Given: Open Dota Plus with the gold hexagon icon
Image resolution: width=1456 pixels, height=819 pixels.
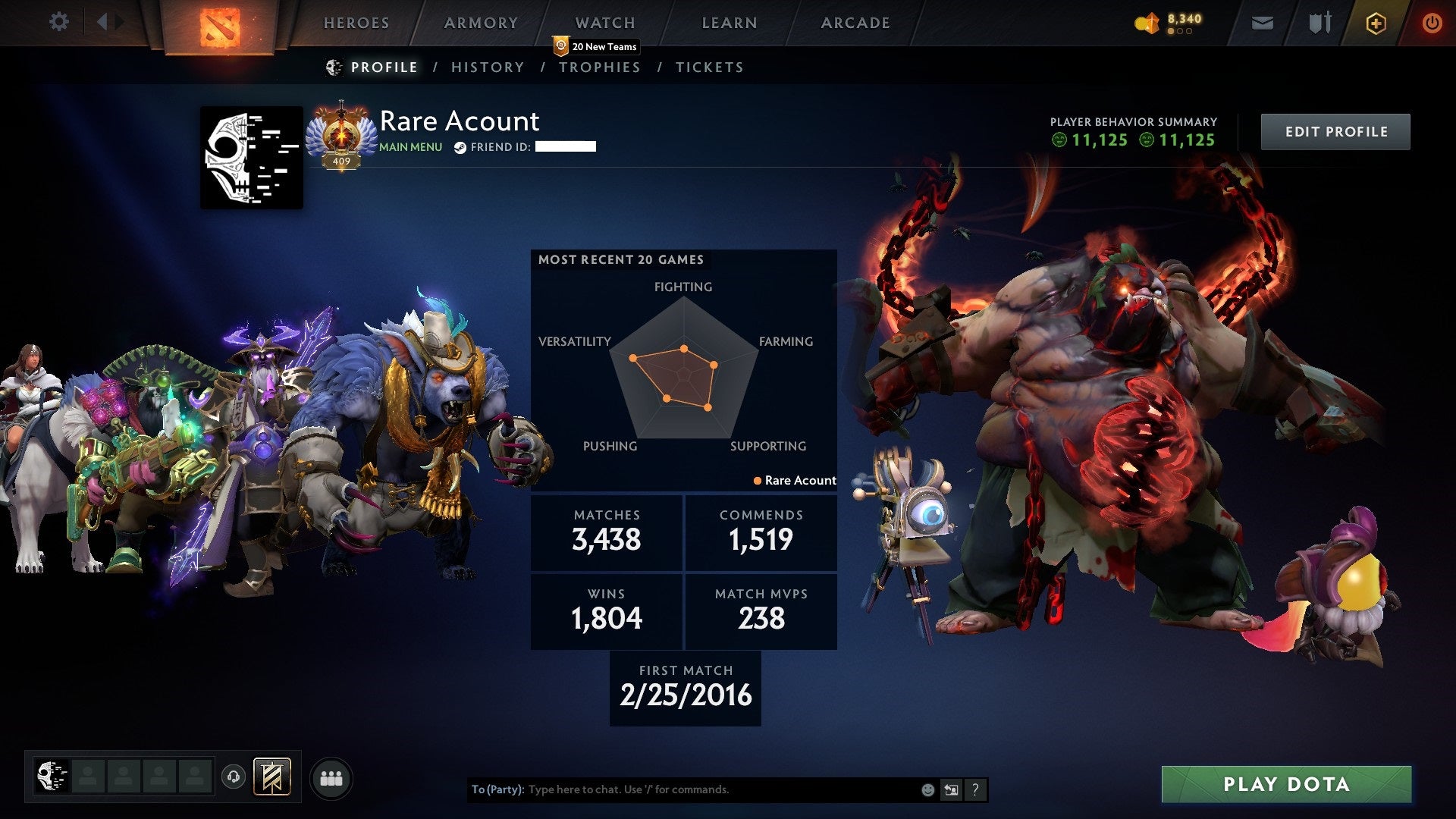Looking at the screenshot, I should 1376,23.
